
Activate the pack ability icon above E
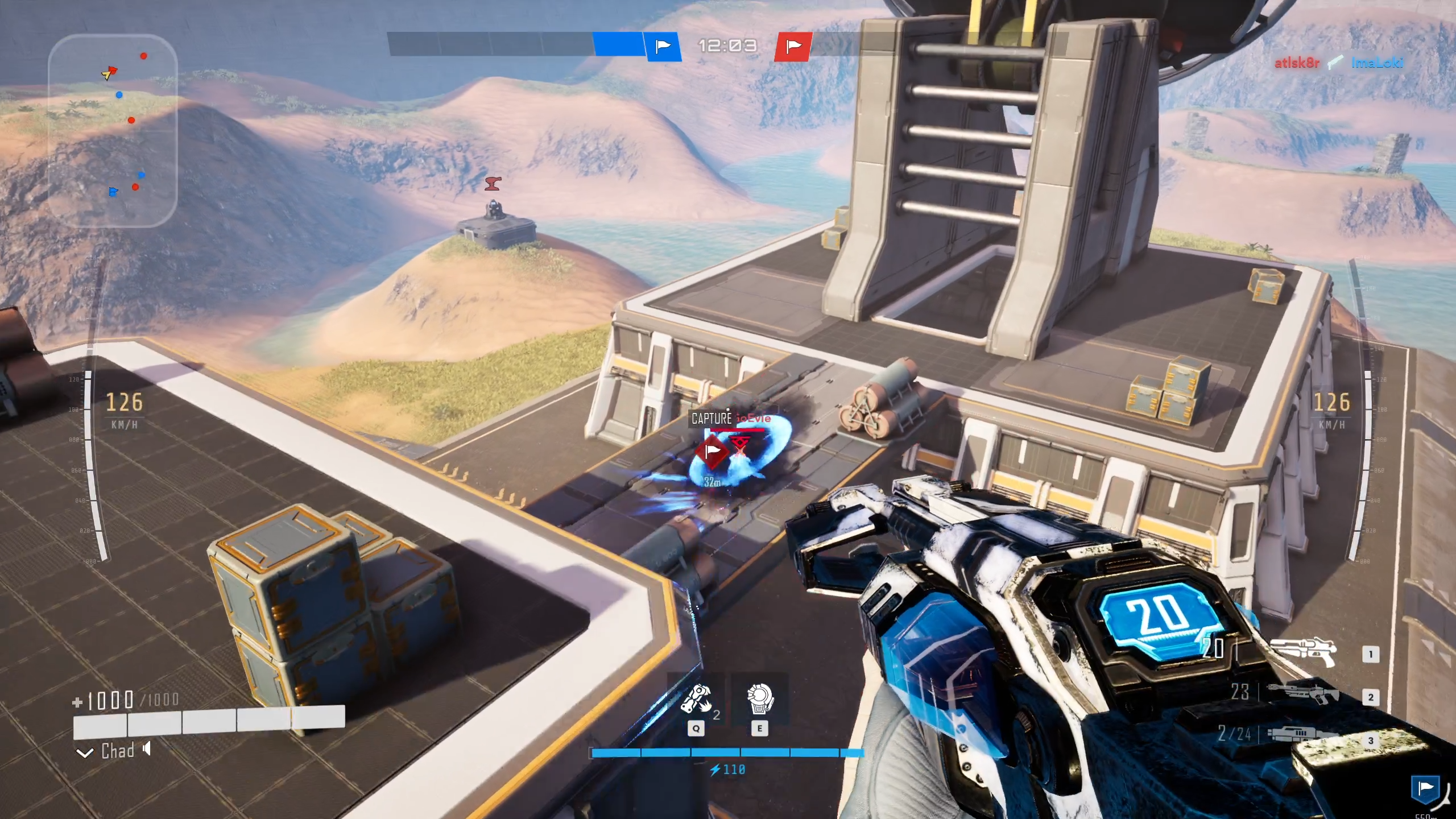click(x=759, y=699)
